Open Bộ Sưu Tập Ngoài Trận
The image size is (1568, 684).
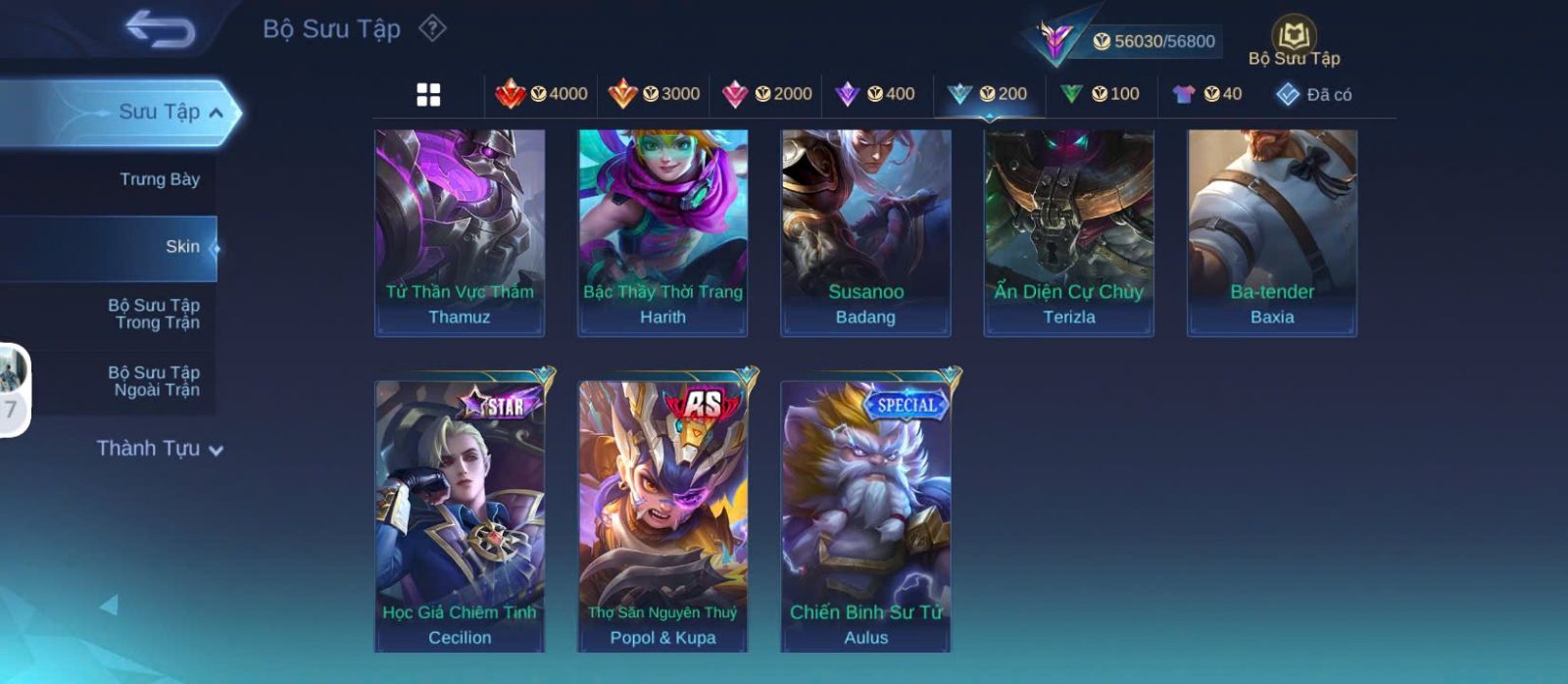point(155,381)
